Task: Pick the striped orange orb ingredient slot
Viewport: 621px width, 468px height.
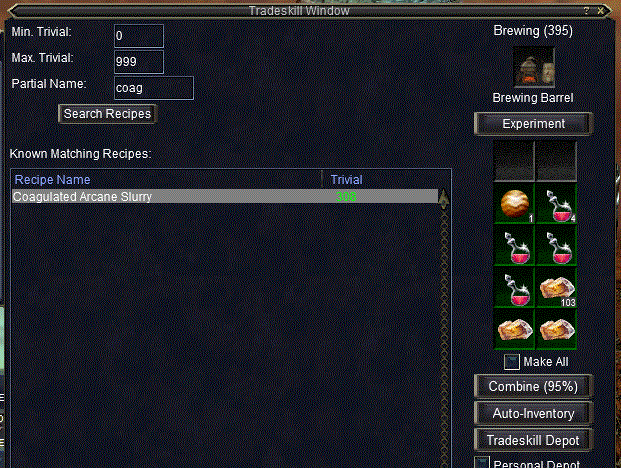Action: pos(513,202)
